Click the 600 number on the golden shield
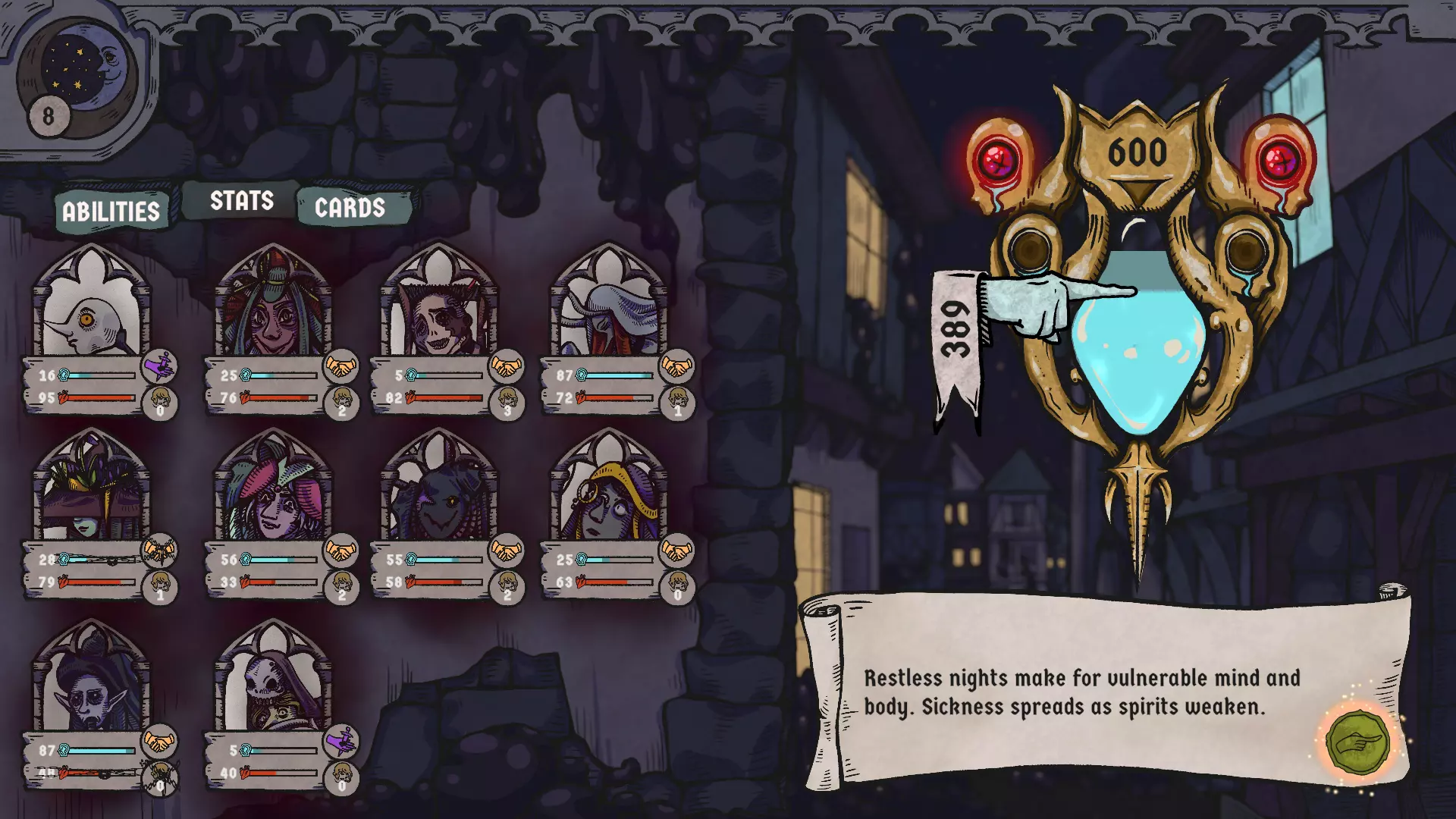Image resolution: width=1456 pixels, height=819 pixels. point(1137,152)
